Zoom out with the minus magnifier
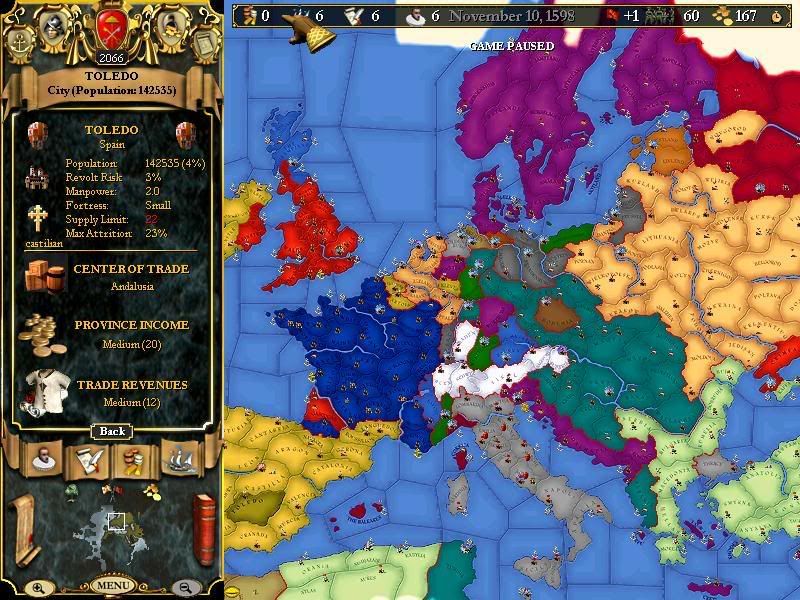Image resolution: width=800 pixels, height=600 pixels. point(184,587)
